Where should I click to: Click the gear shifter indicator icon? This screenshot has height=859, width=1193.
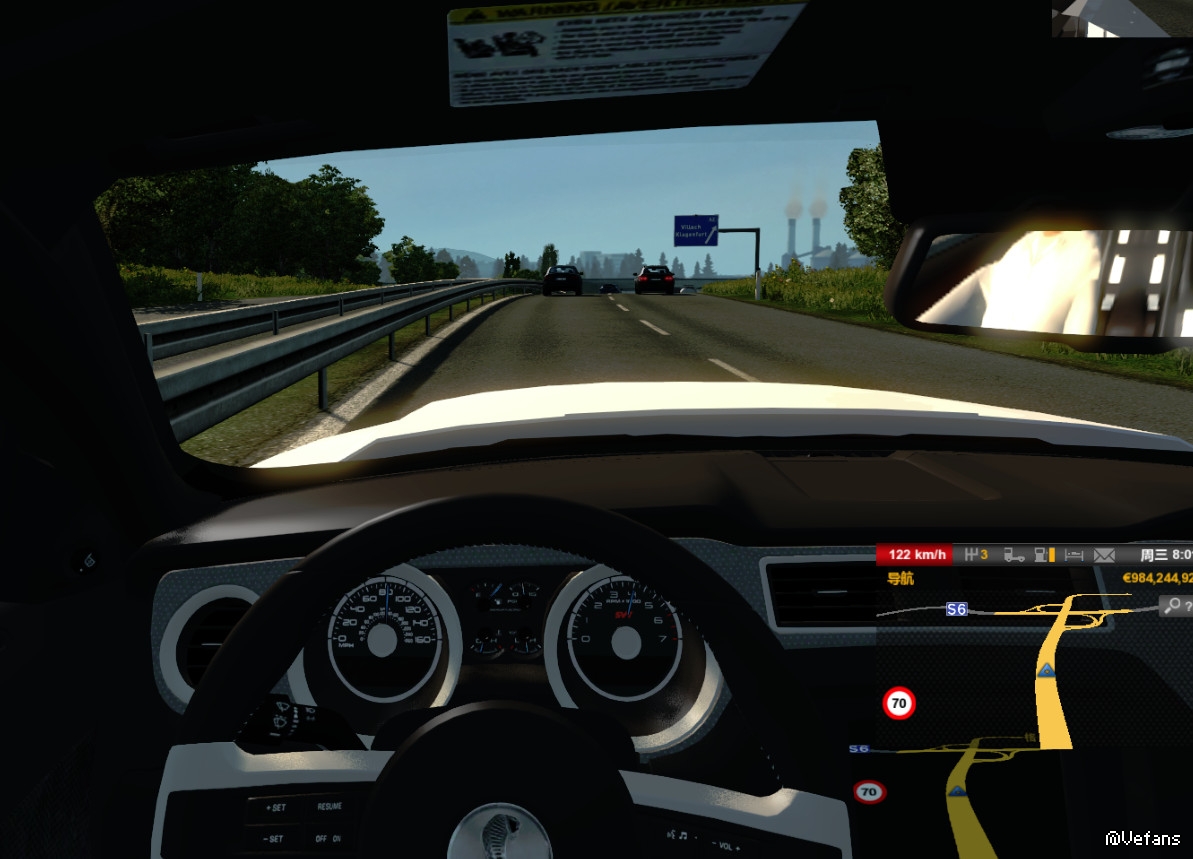pyautogui.click(x=972, y=554)
